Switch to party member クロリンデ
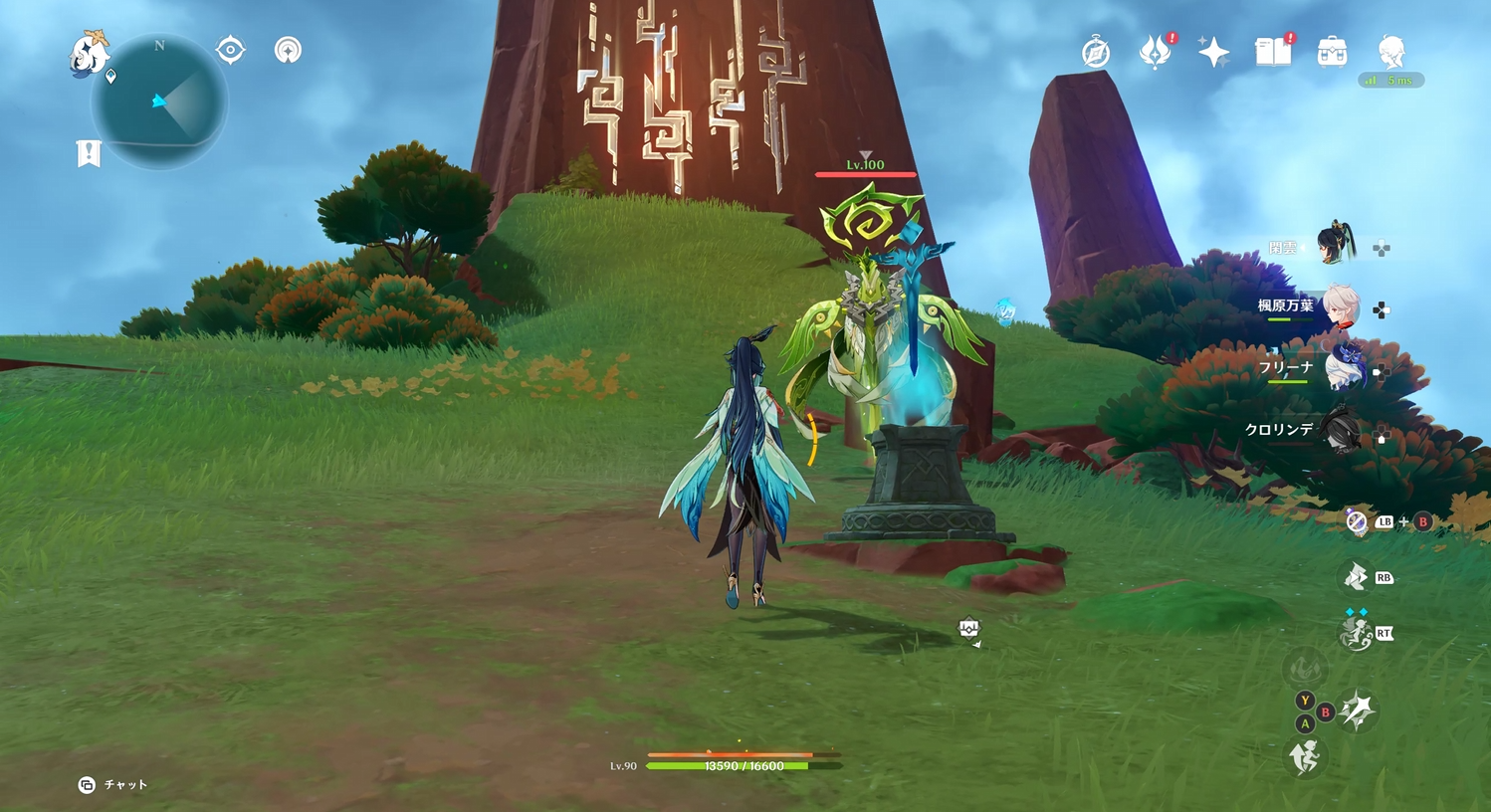 (x=1342, y=431)
